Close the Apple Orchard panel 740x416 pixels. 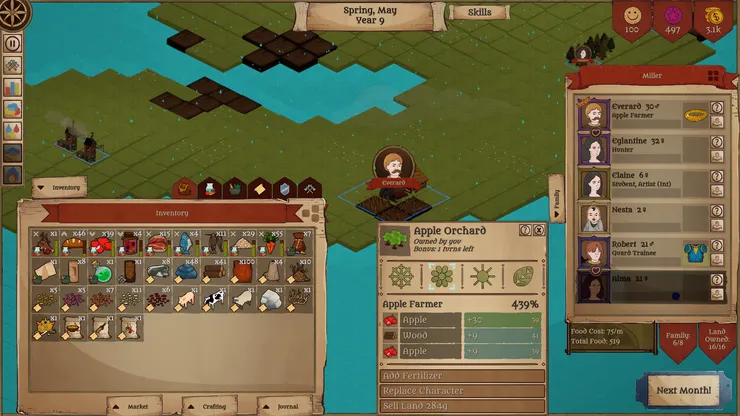pos(539,230)
